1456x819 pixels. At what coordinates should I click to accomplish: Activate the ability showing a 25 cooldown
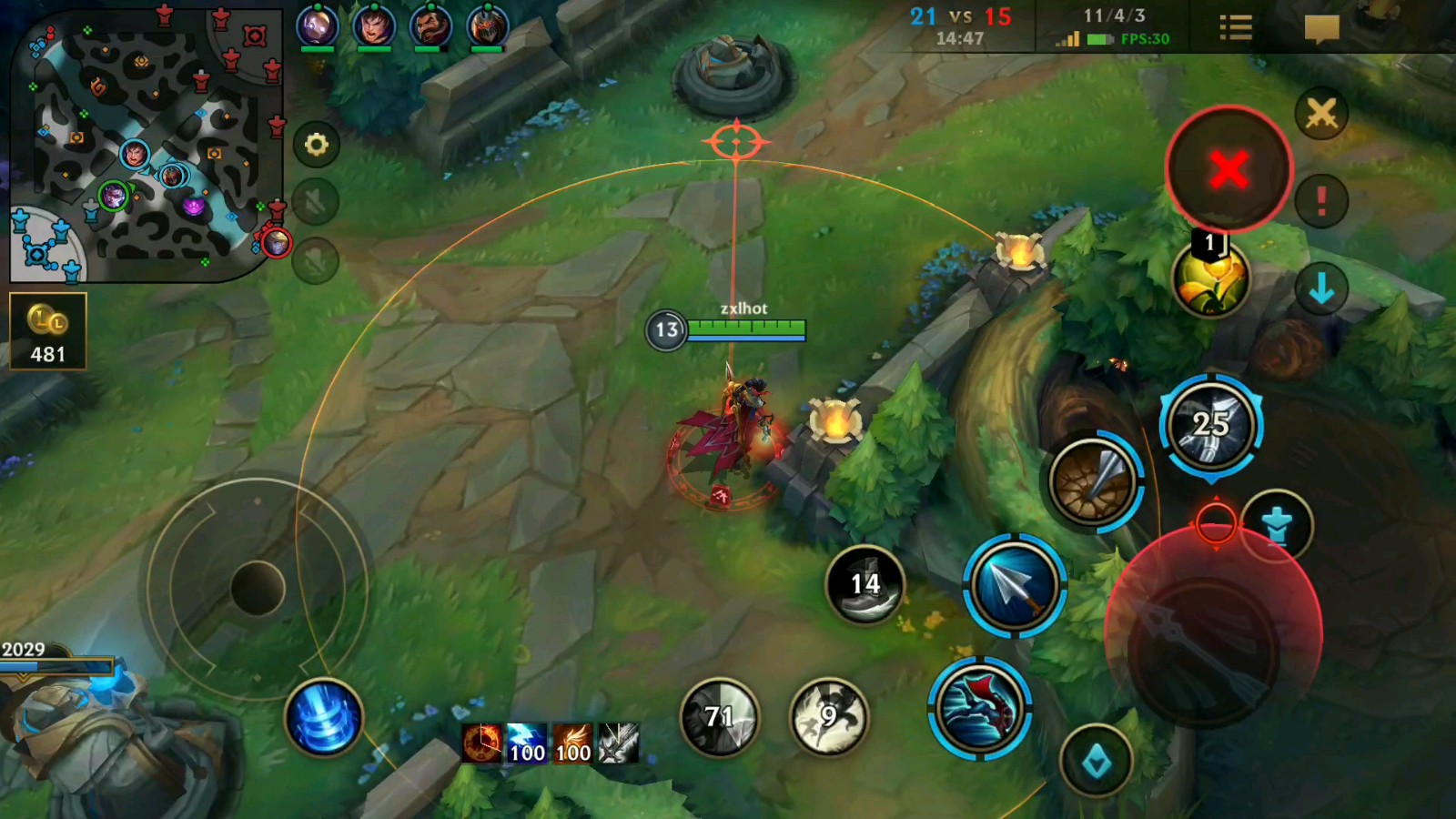point(1210,426)
